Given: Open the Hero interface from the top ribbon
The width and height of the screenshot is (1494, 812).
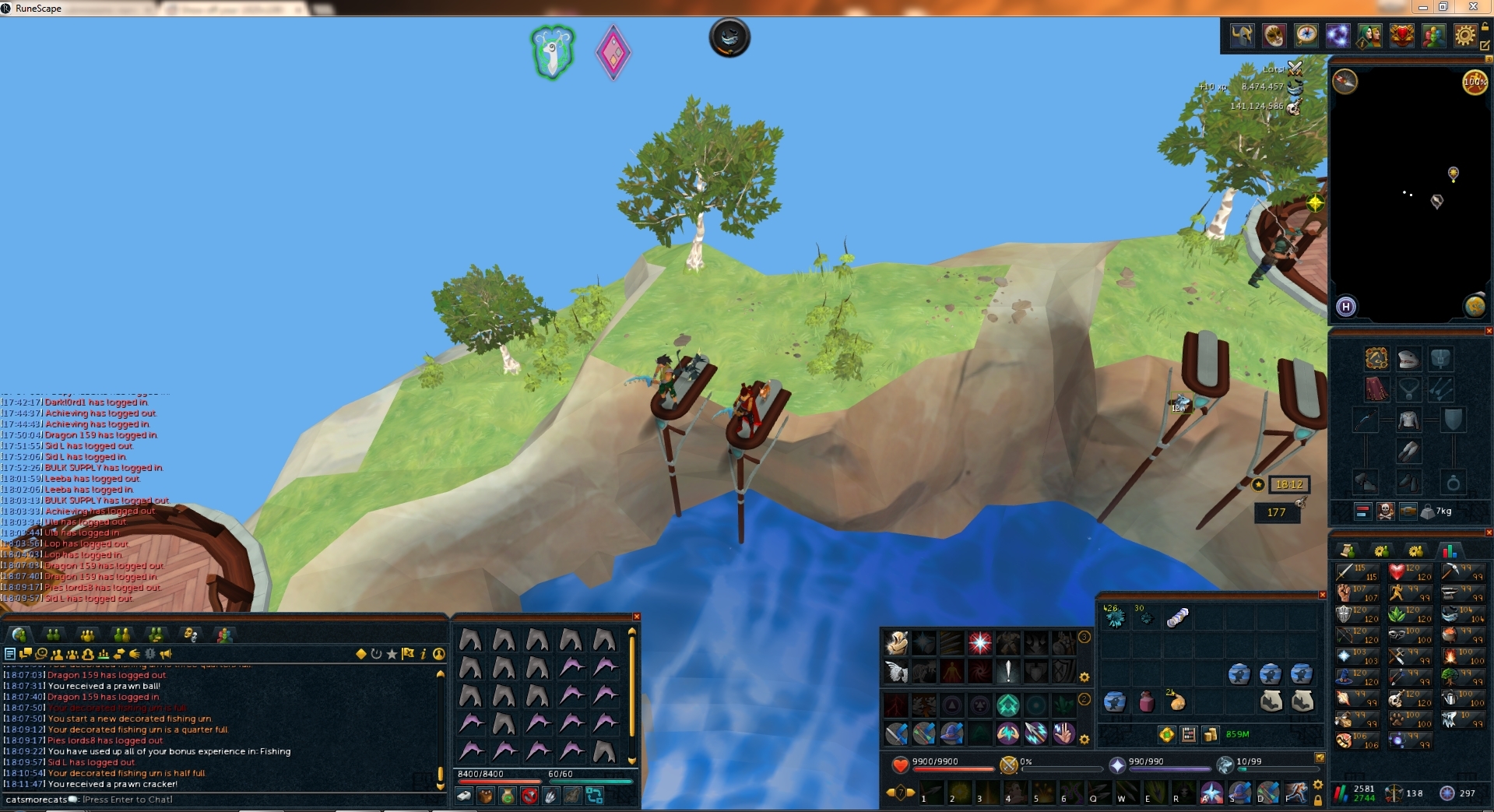Looking at the screenshot, I should coord(1242,36).
